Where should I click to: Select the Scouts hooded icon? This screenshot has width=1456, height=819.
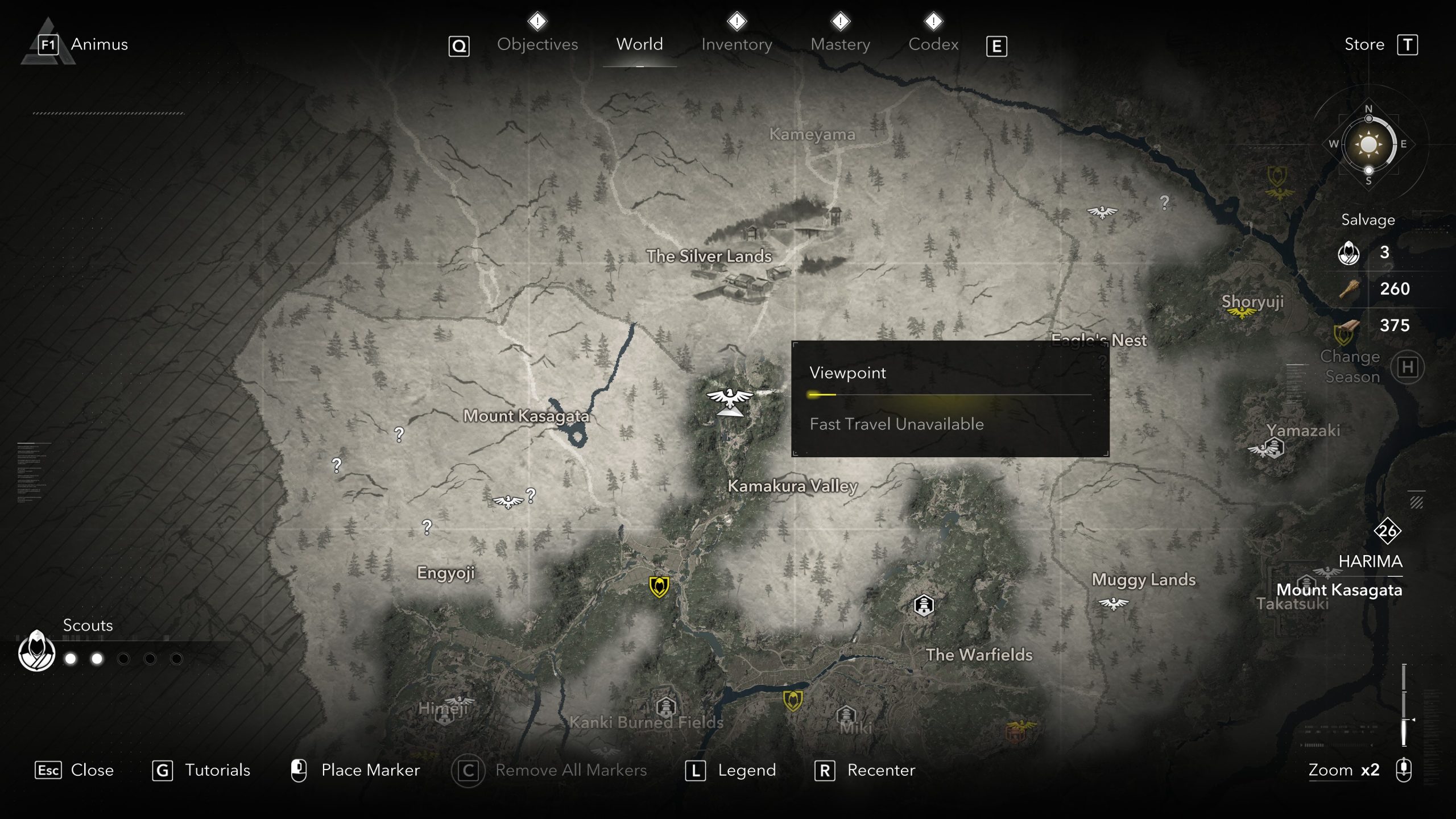(37, 652)
